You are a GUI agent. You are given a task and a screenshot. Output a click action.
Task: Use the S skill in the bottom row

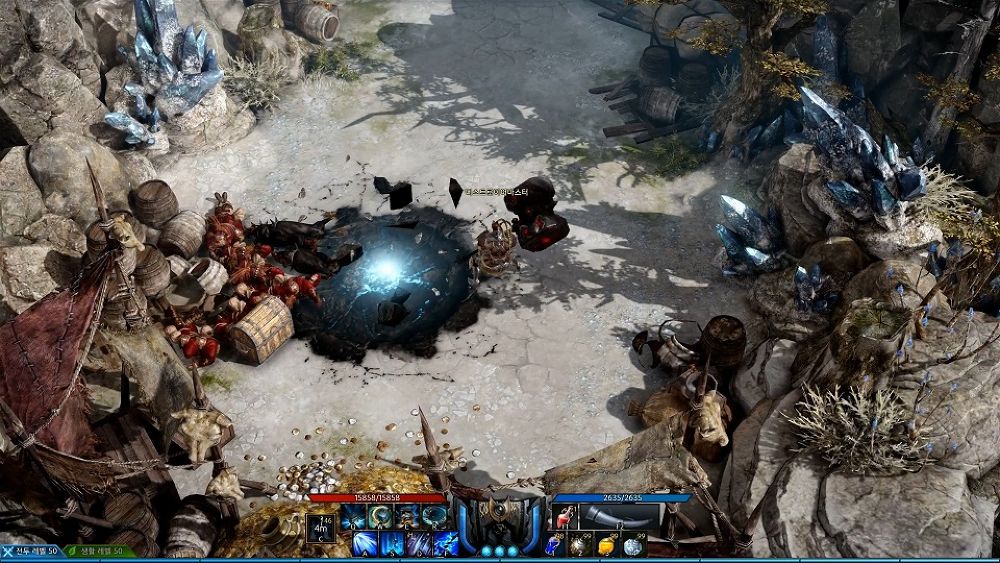pyautogui.click(x=392, y=544)
